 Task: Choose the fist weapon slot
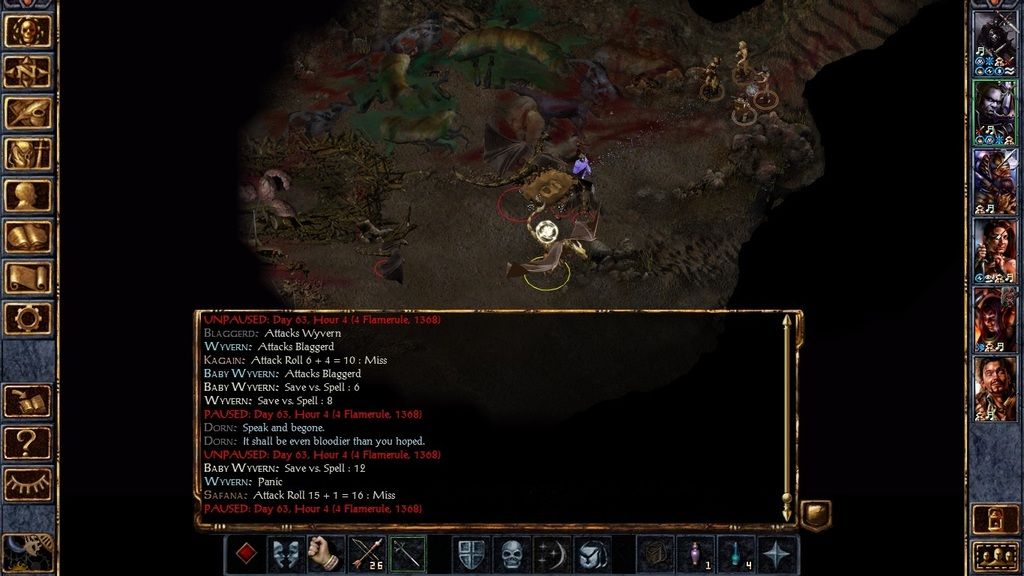[325, 554]
